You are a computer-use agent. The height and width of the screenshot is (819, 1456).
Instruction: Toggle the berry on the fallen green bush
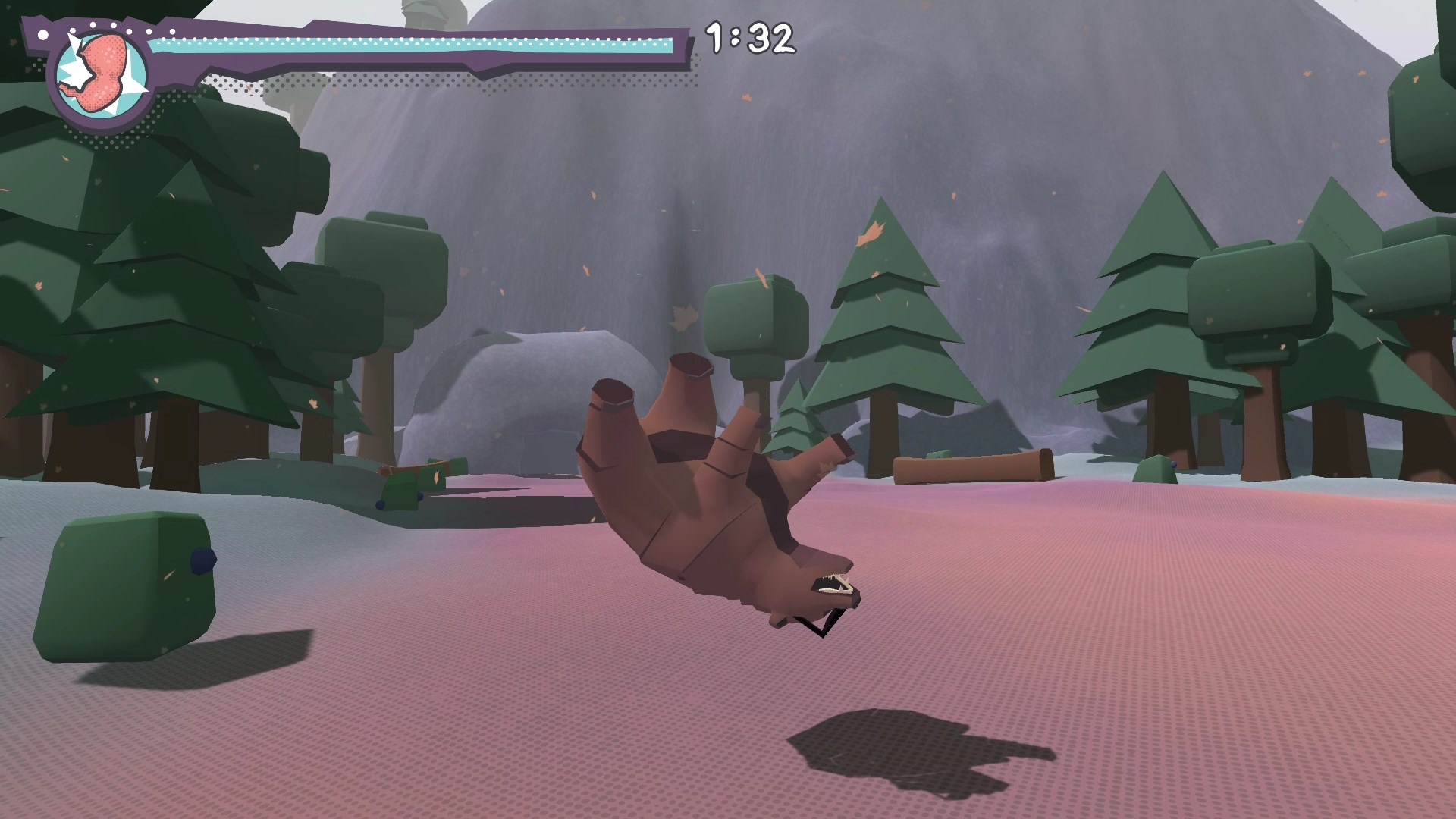coord(380,504)
